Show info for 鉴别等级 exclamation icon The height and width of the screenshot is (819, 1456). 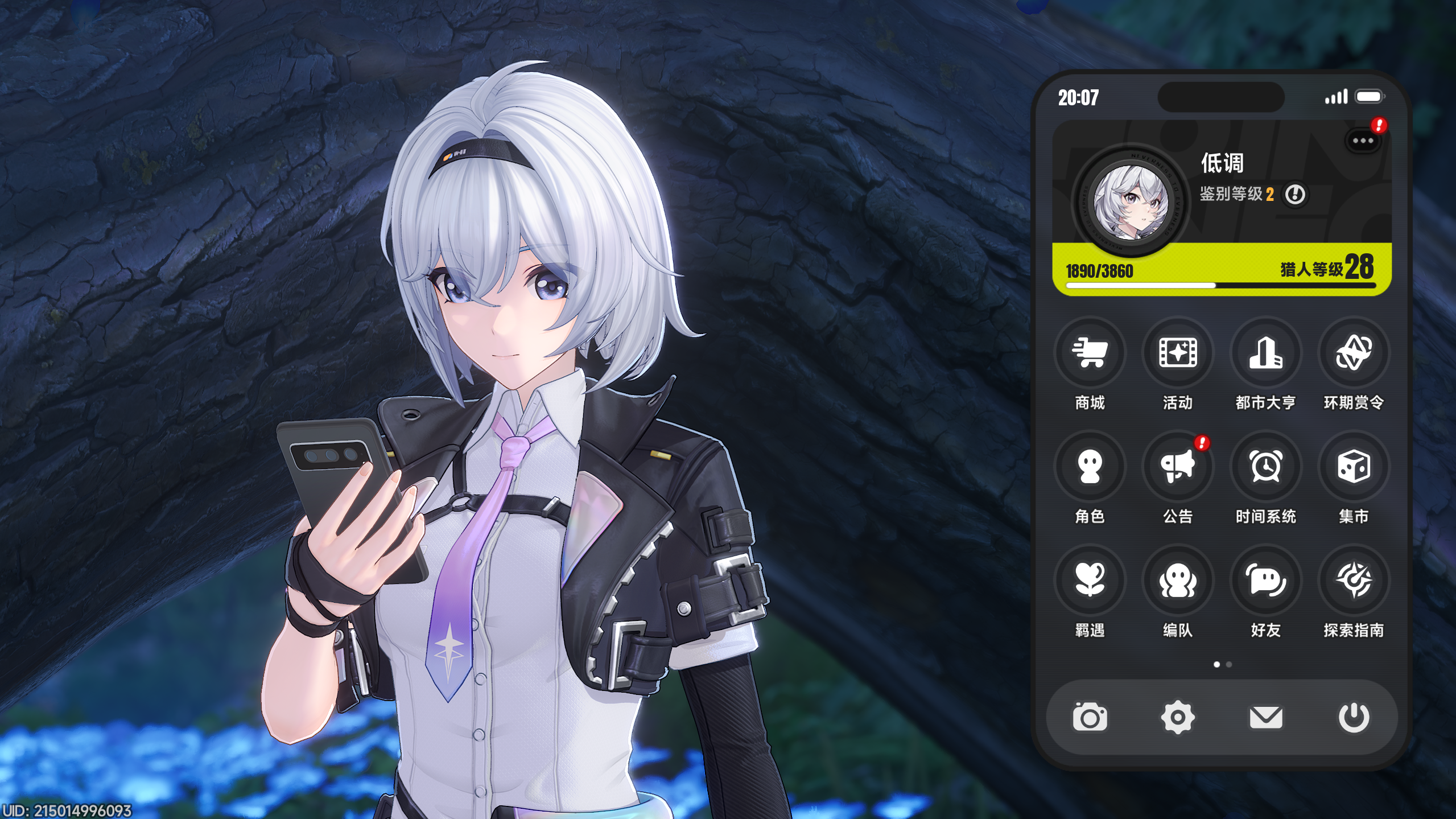pos(1295,195)
